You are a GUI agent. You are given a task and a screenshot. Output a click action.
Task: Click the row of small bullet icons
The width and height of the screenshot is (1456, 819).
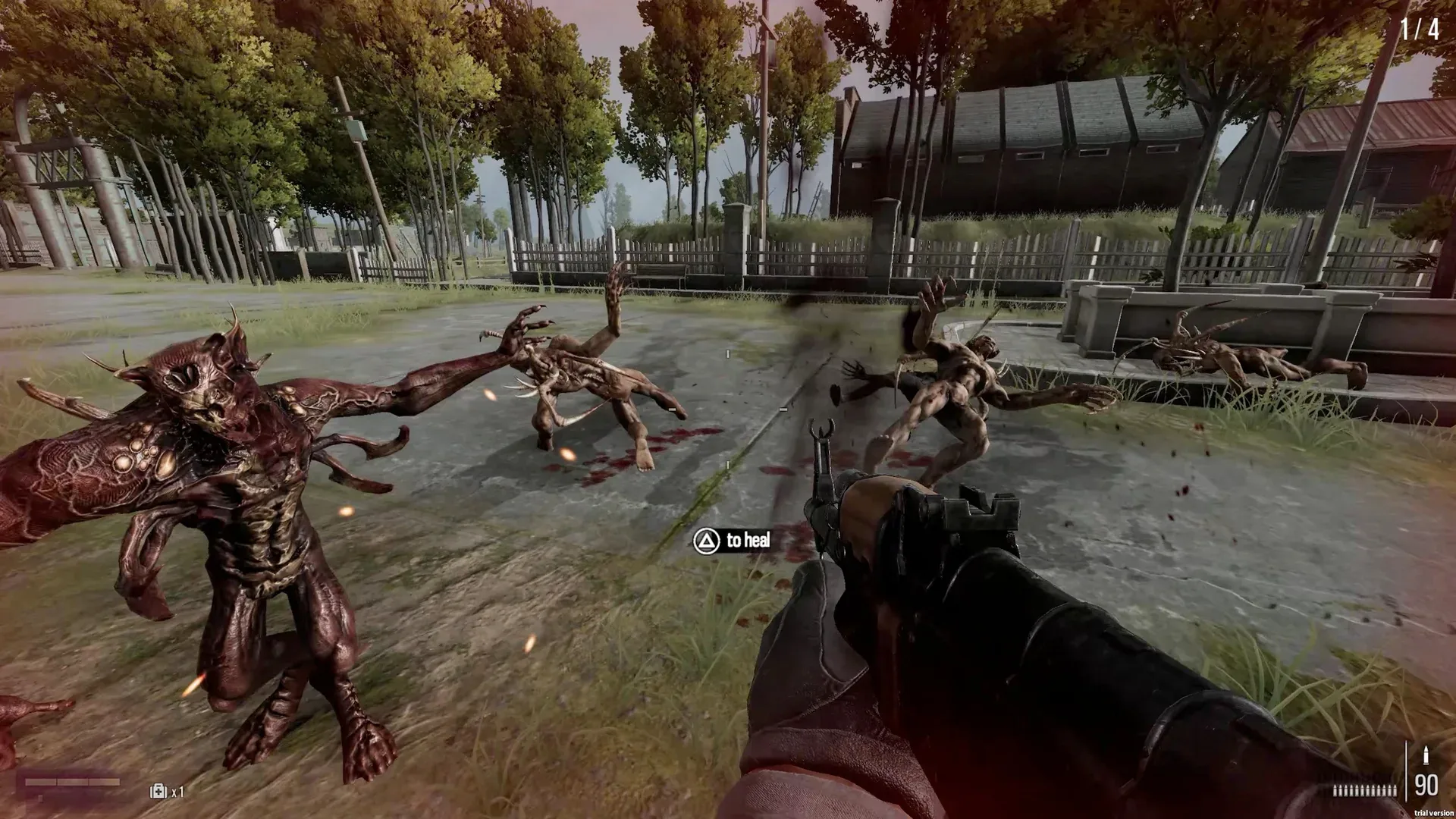(1365, 790)
